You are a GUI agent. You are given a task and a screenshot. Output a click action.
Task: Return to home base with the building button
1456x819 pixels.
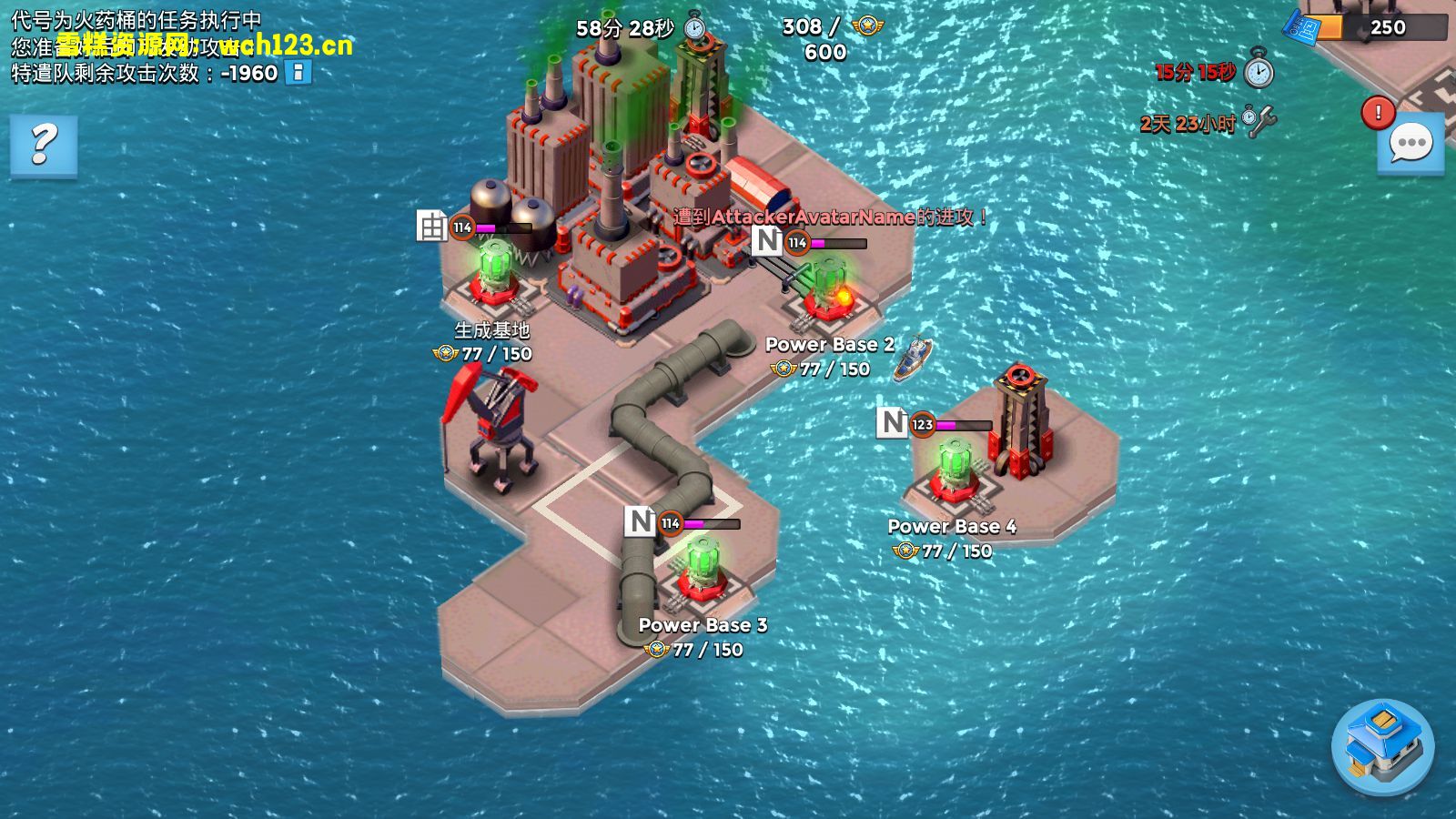[x=1382, y=747]
